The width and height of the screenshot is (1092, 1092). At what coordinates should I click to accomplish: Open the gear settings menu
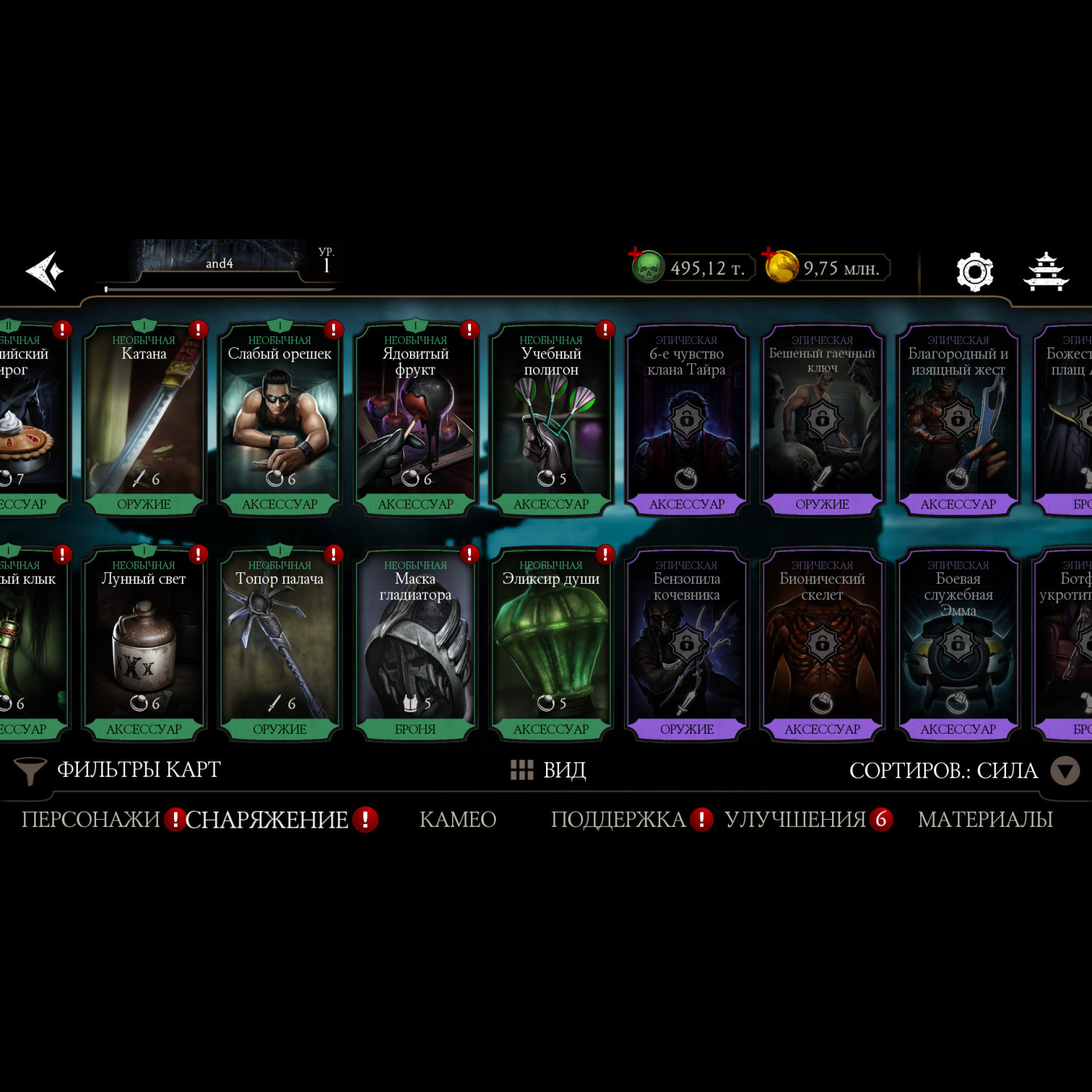click(974, 272)
